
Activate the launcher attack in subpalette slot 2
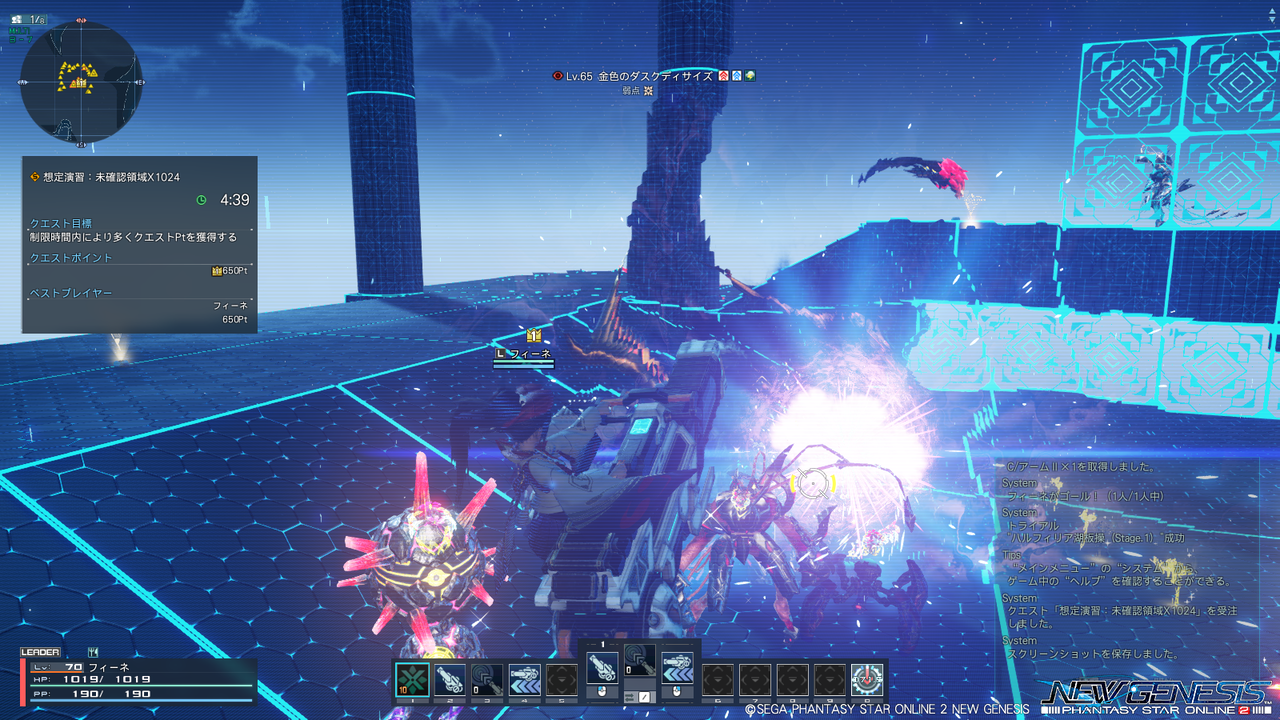click(x=450, y=680)
